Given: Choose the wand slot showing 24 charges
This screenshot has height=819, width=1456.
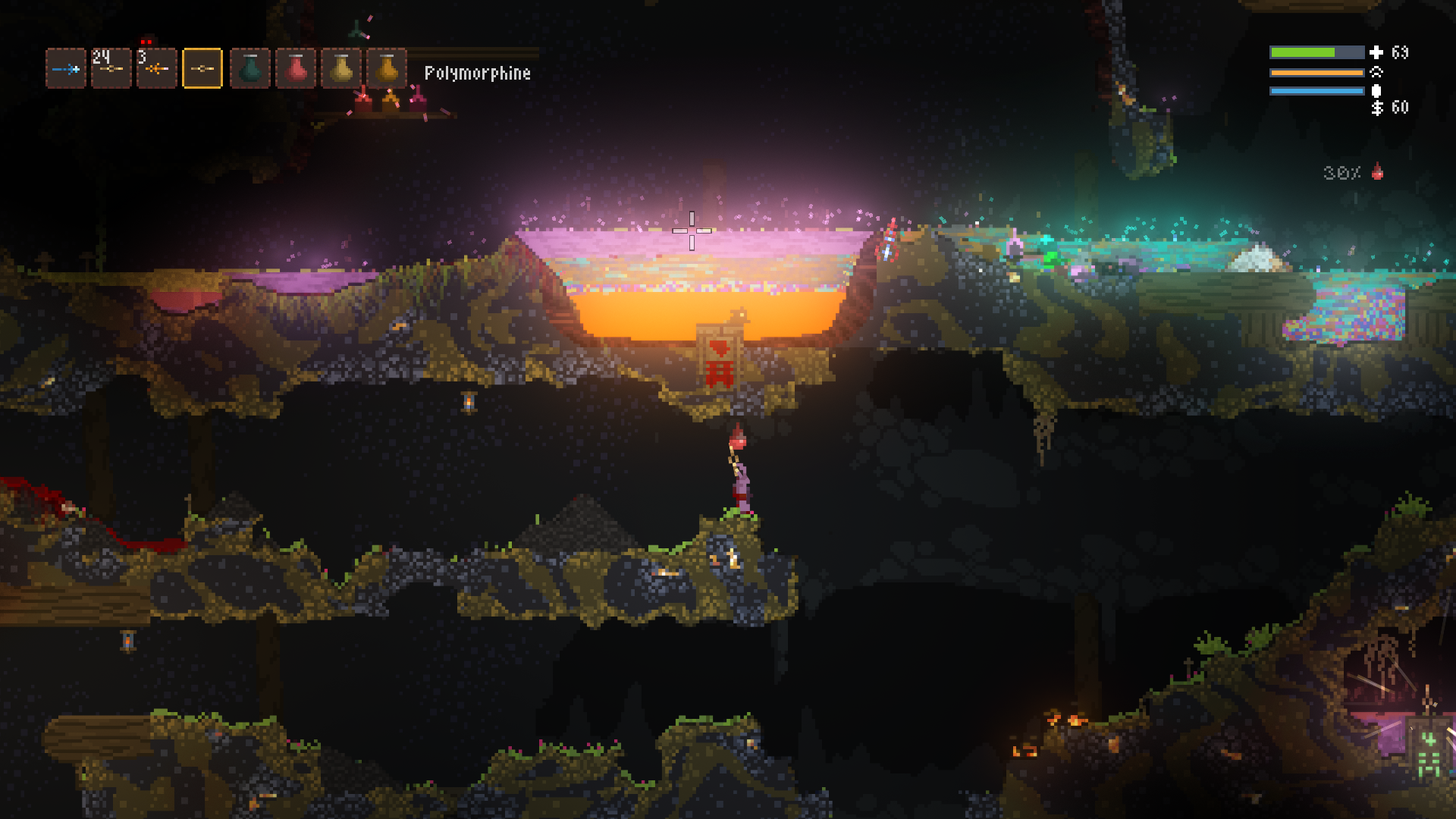Looking at the screenshot, I should (111, 69).
